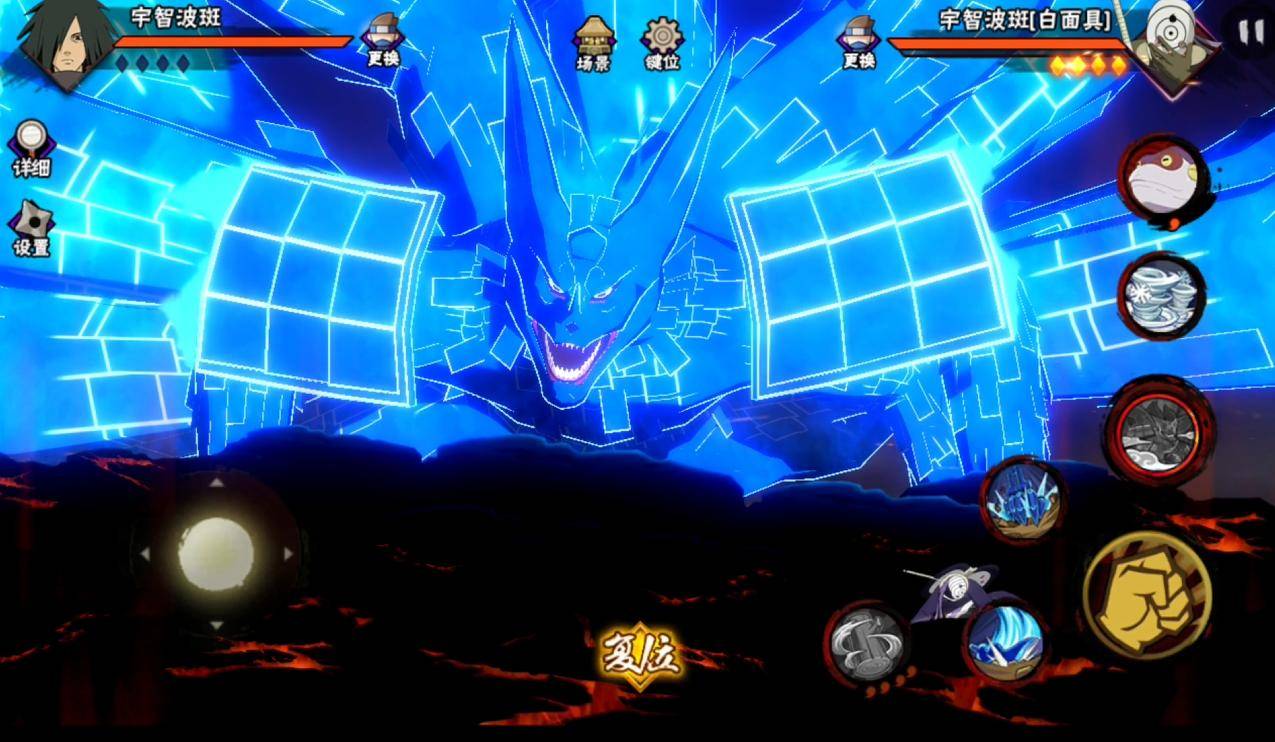Tap the virtual joystick knob
1275x742 pixels.
pos(216,553)
